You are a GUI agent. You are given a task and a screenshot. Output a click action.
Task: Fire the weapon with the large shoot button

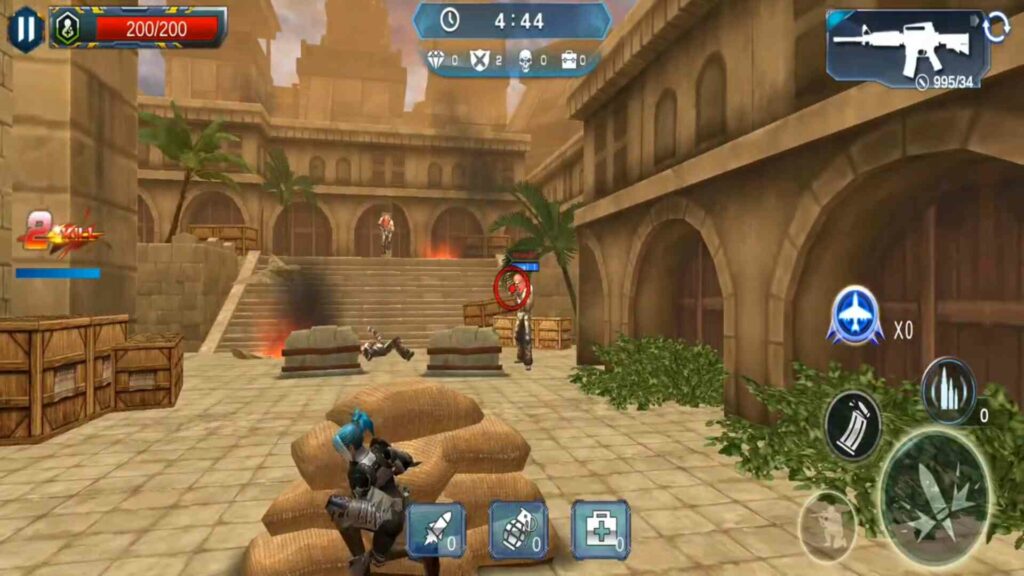pos(935,495)
